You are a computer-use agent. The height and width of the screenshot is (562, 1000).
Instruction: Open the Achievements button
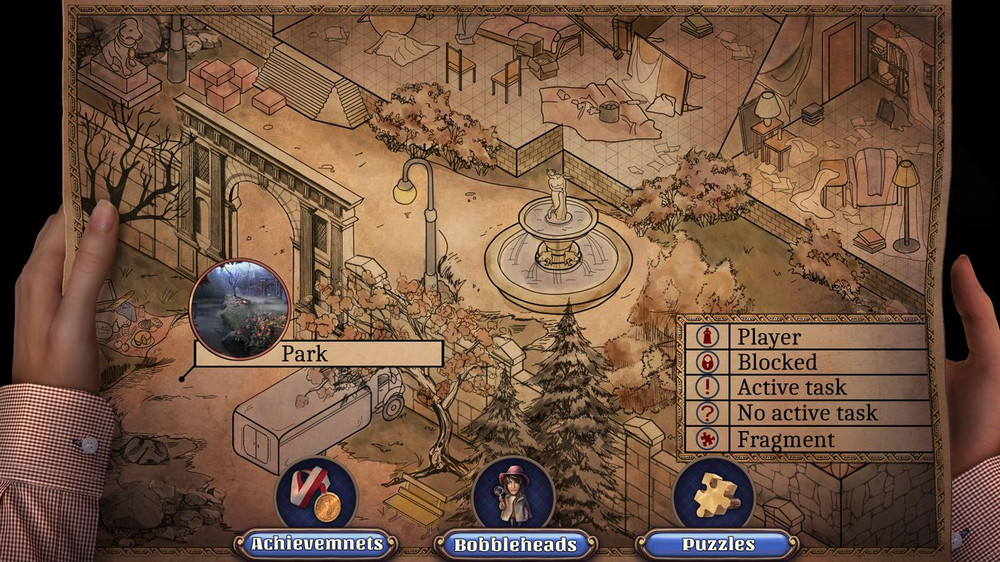(x=316, y=545)
